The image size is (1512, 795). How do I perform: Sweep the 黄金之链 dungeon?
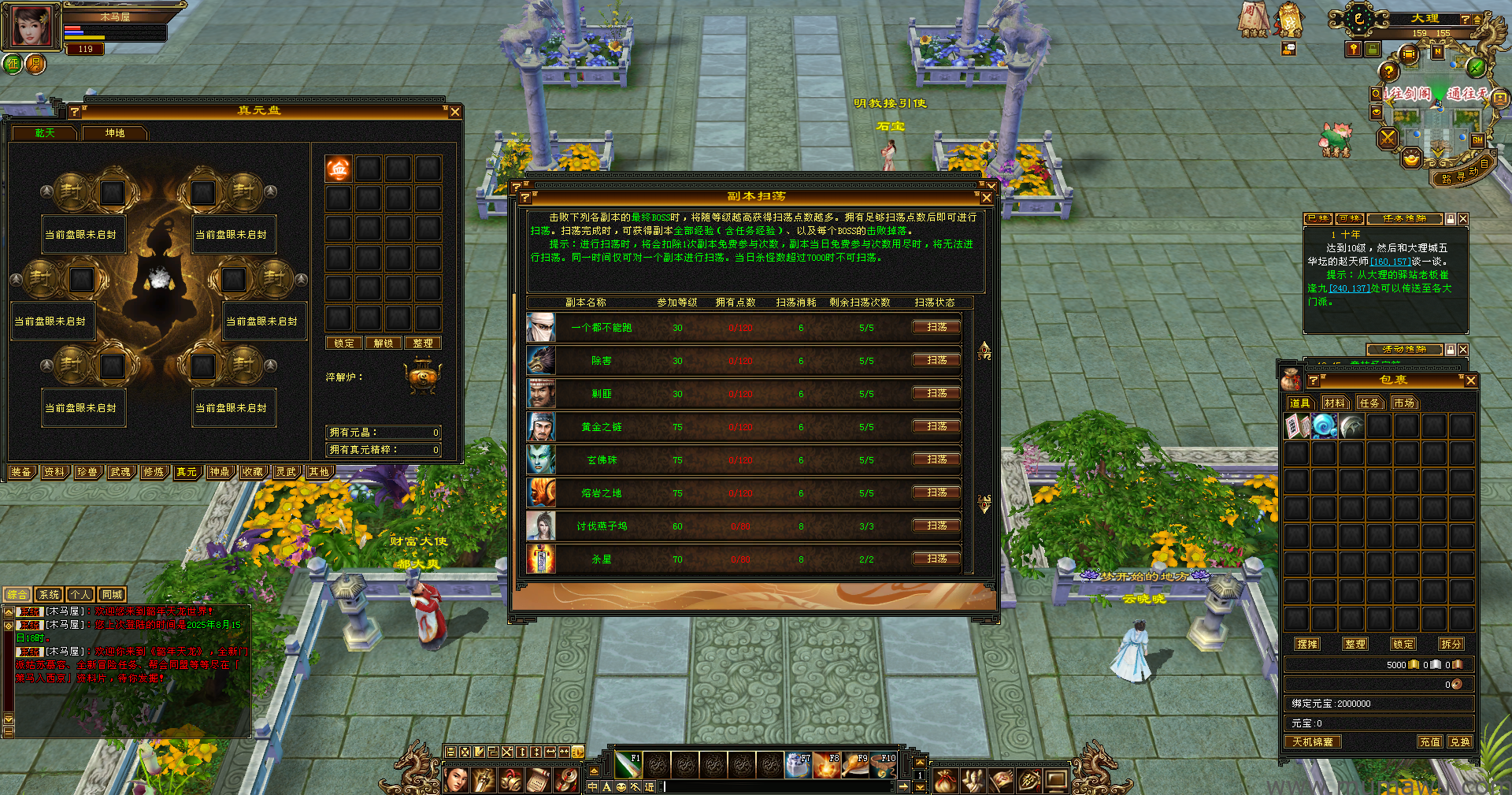pyautogui.click(x=936, y=426)
